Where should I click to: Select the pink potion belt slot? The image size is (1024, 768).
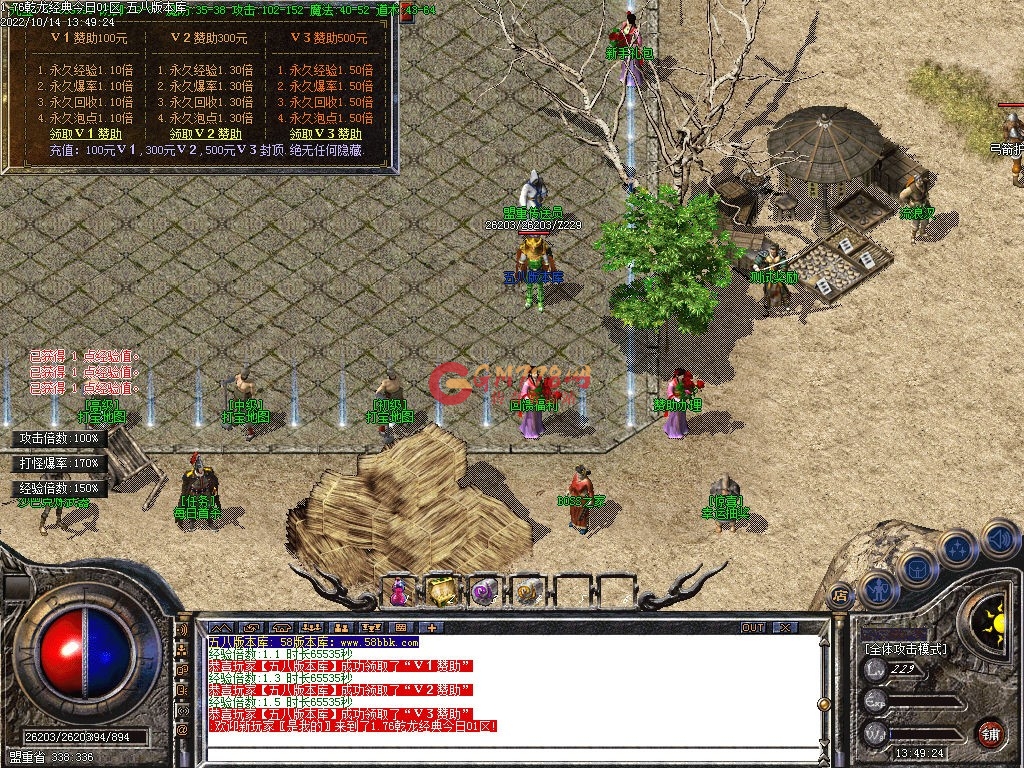(399, 593)
